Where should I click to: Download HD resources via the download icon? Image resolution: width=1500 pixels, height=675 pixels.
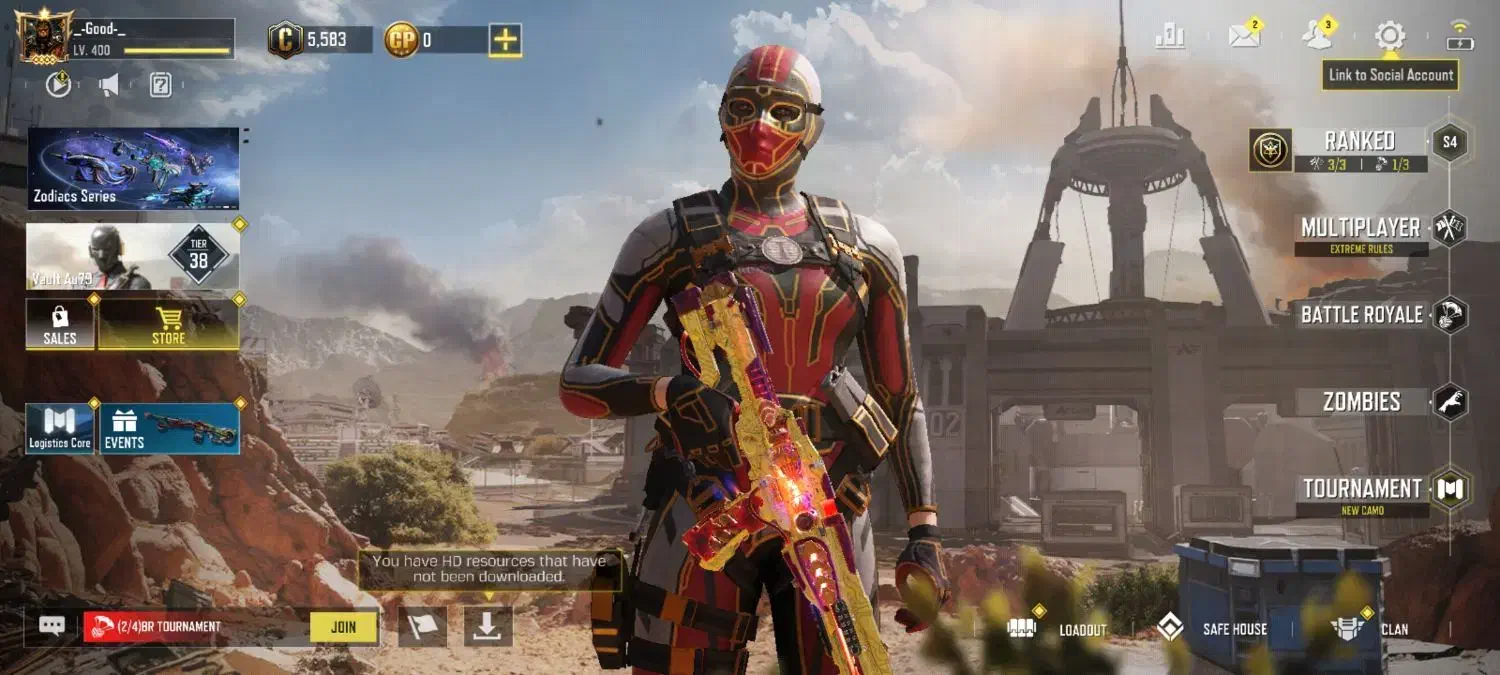488,626
